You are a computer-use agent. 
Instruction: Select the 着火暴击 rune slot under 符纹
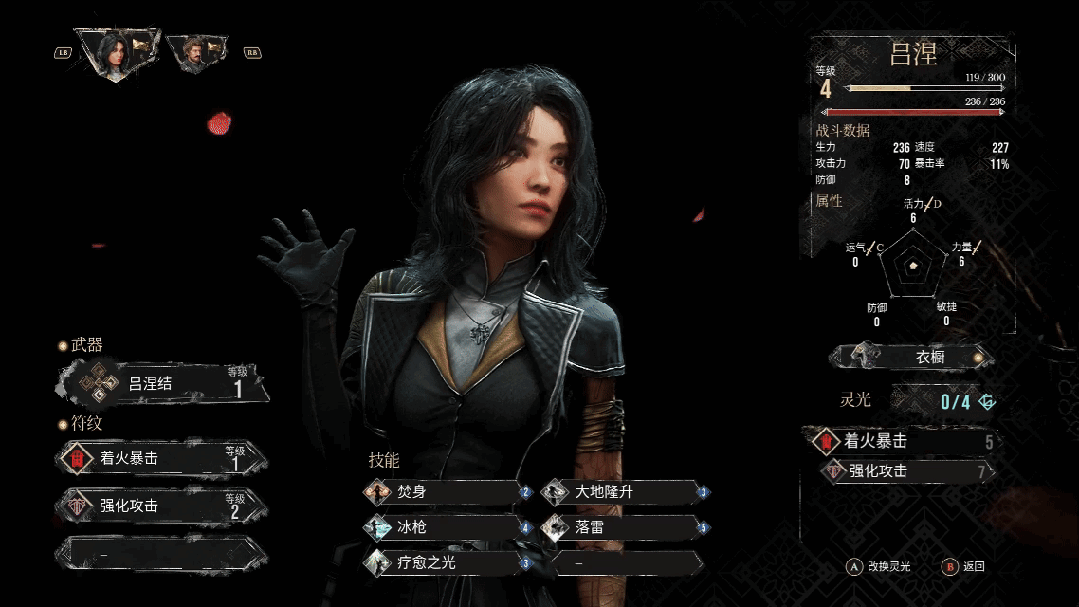(162, 458)
